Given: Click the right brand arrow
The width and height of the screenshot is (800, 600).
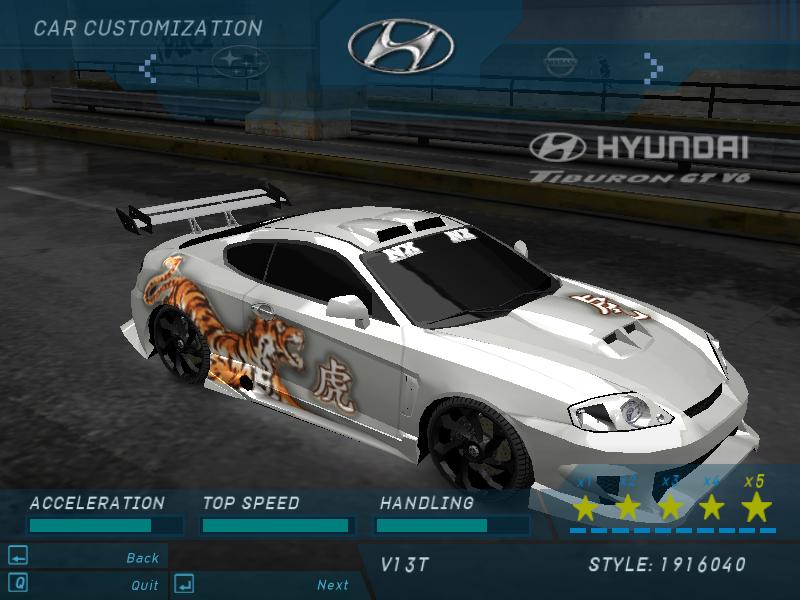Looking at the screenshot, I should tap(653, 67).
